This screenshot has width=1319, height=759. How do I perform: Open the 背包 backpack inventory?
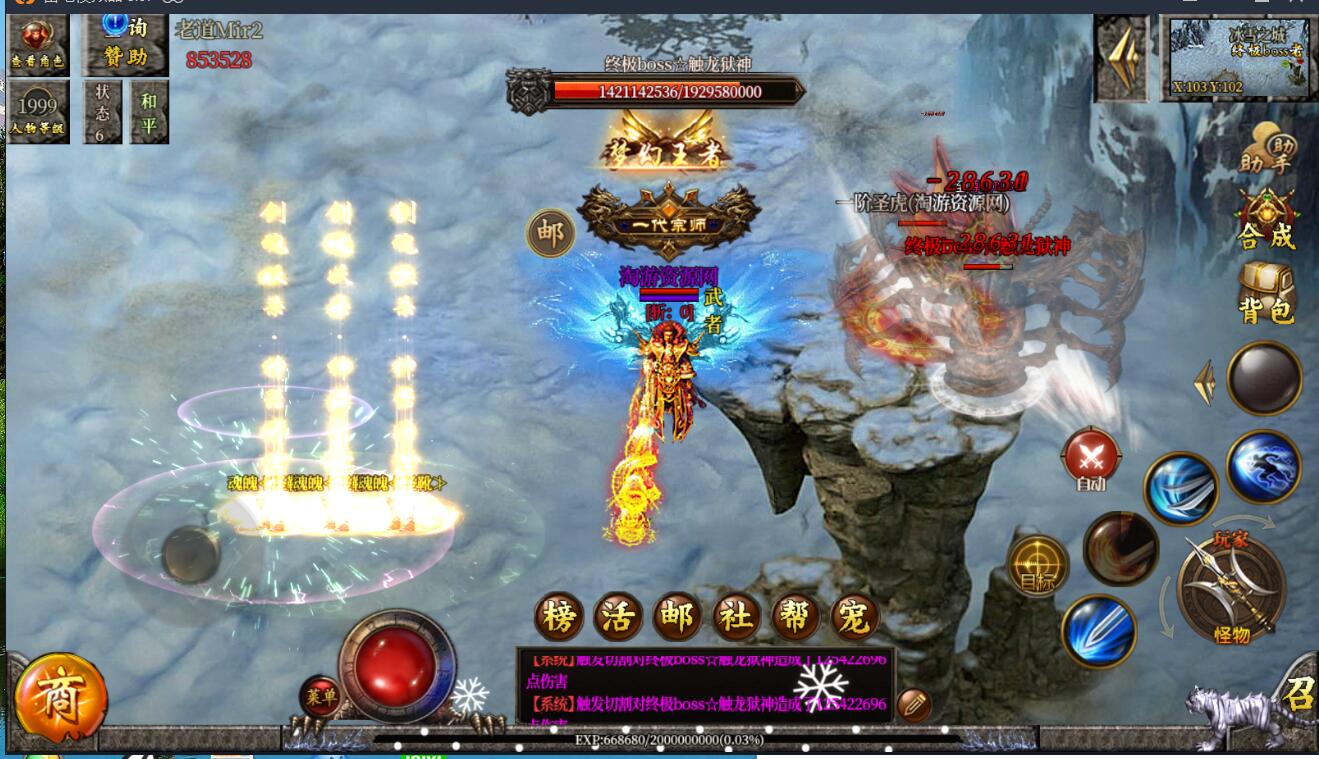[x=1267, y=293]
